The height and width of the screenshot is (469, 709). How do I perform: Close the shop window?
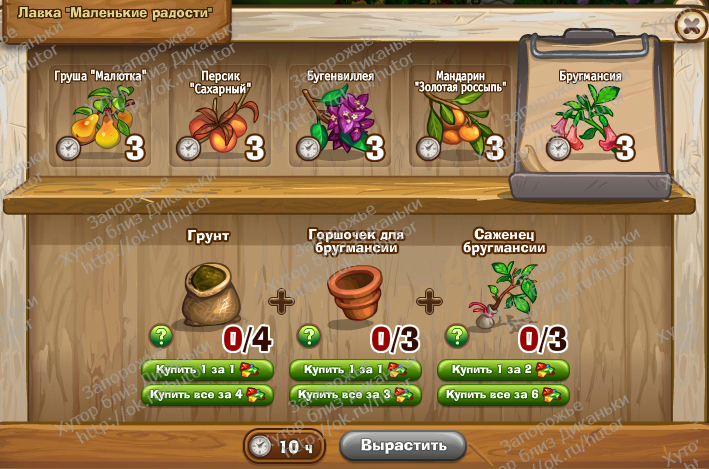point(691,26)
